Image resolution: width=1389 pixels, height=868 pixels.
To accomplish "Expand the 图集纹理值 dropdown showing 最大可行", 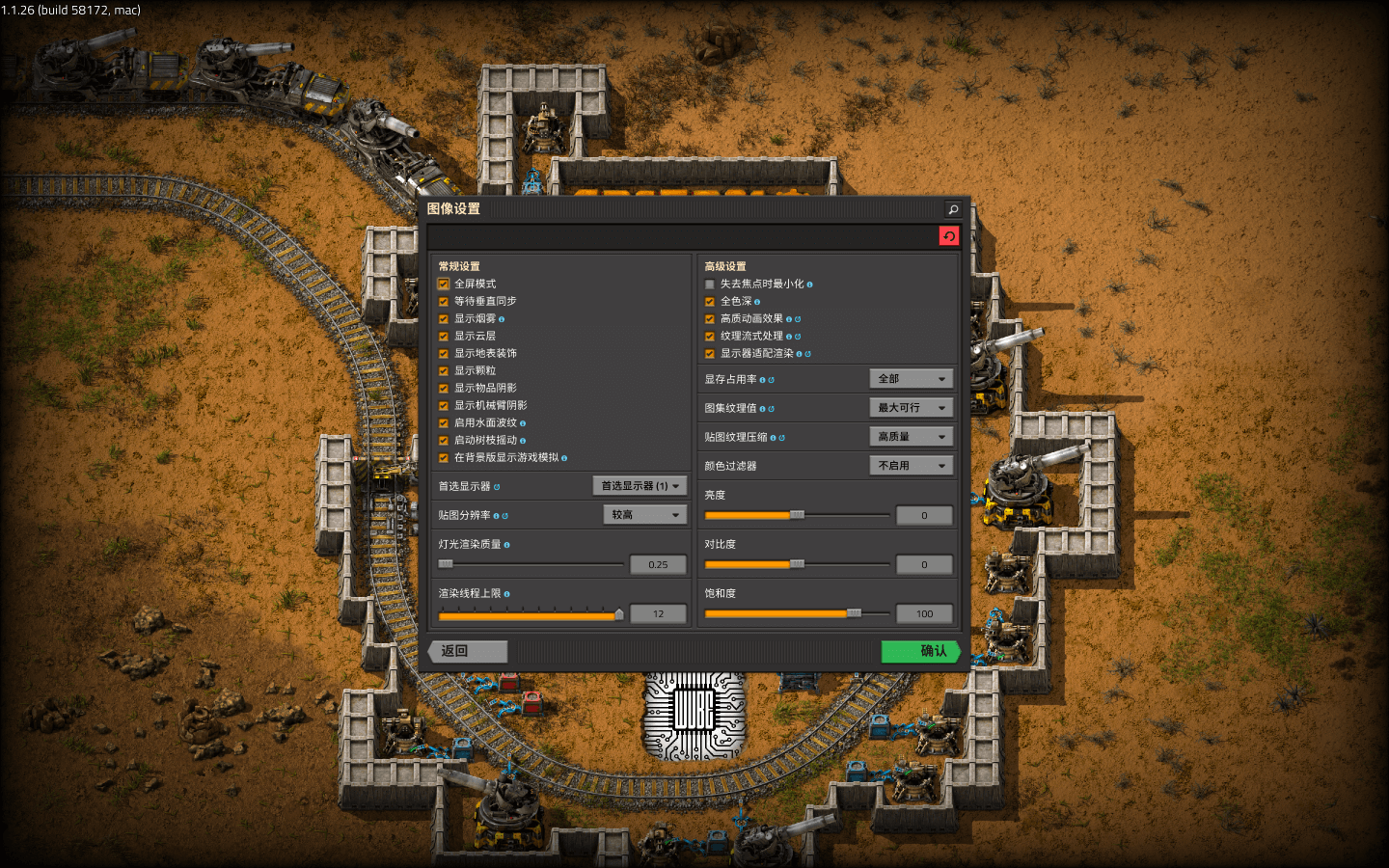I will 911,407.
